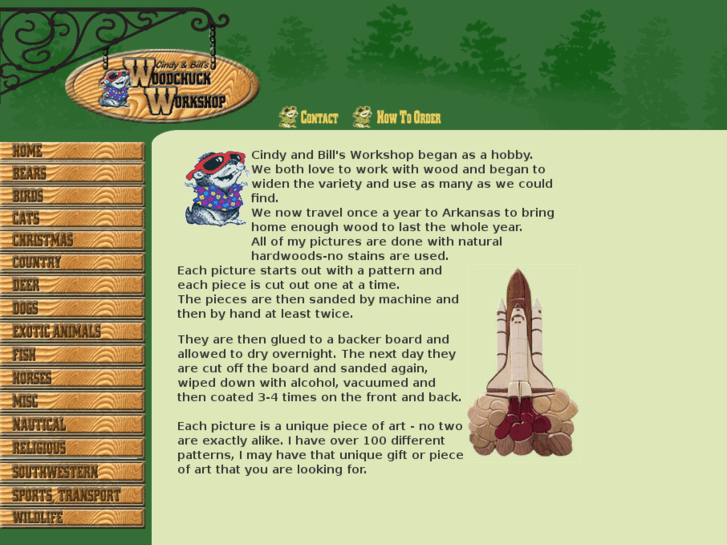Screen dimensions: 727x545
Task: Show the Religious section
Action: coord(72,449)
